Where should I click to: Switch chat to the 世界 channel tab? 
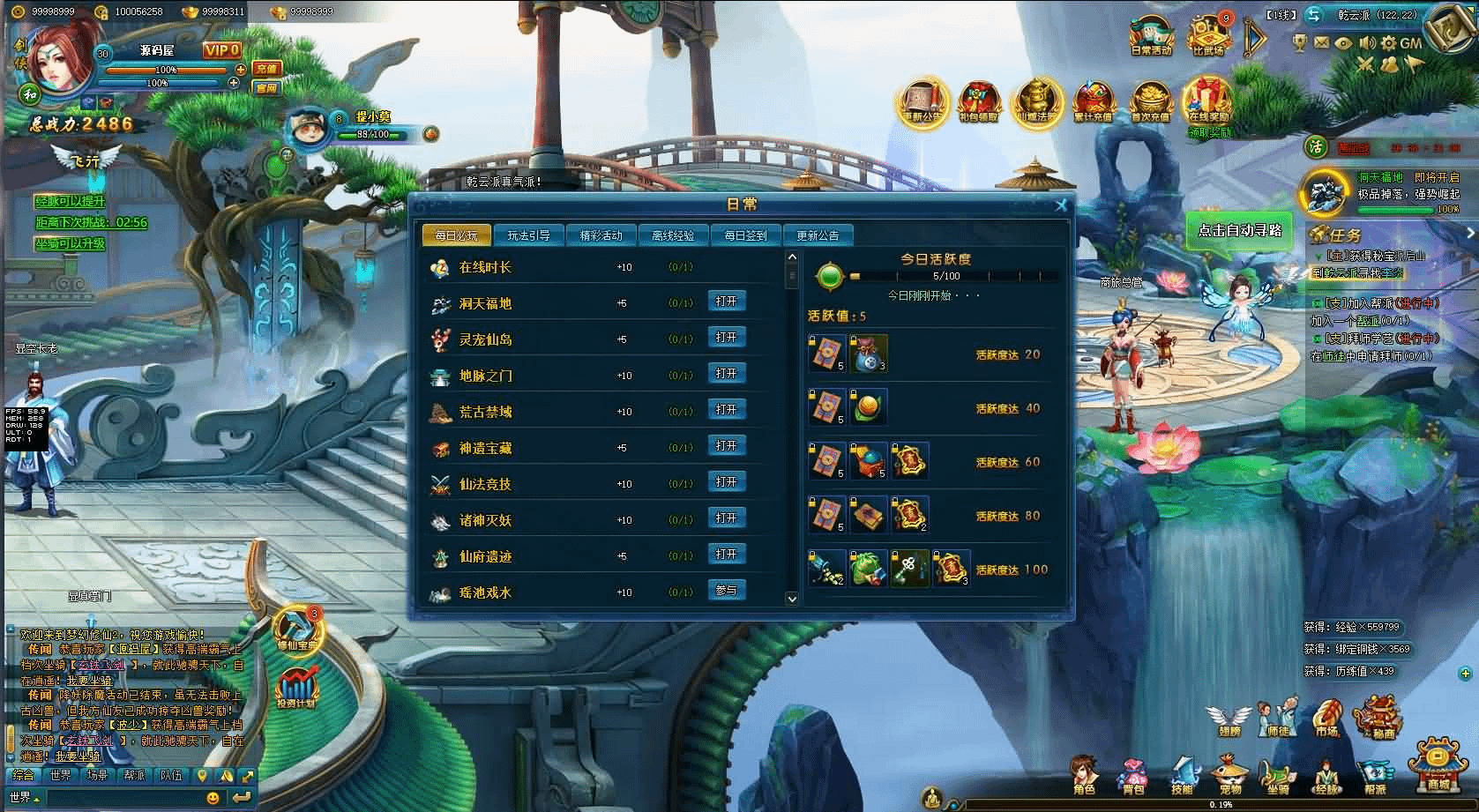pos(61,776)
